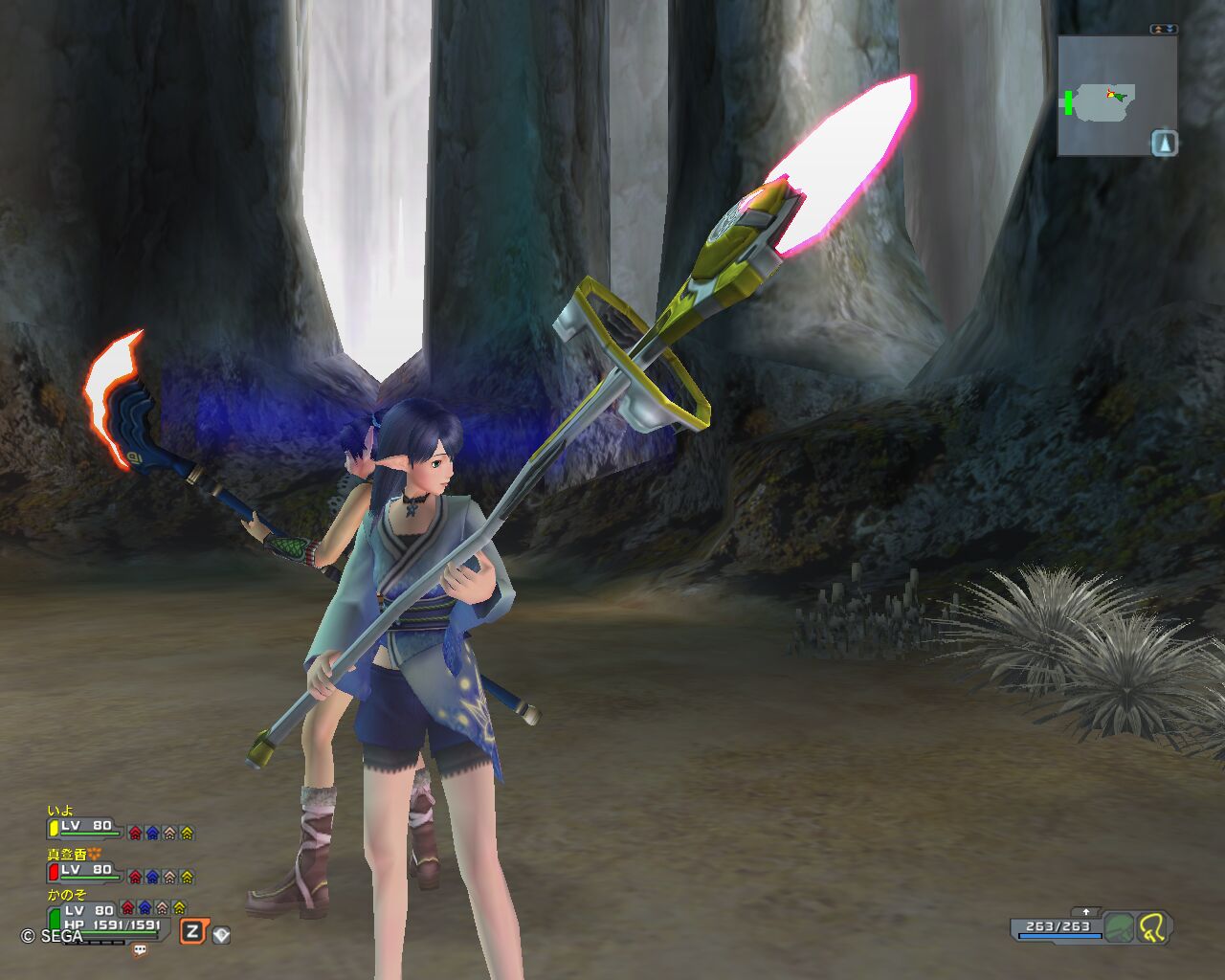Select the yellow whip weapon slot
Viewport: 1225px width, 980px height.
click(1153, 927)
